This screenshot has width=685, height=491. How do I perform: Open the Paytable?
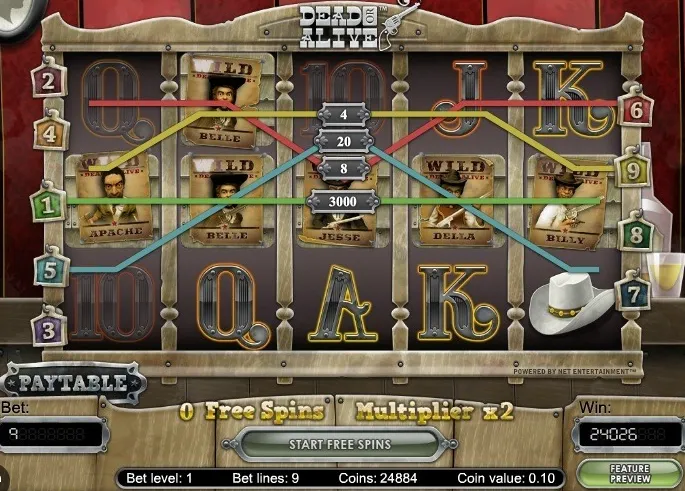(73, 382)
